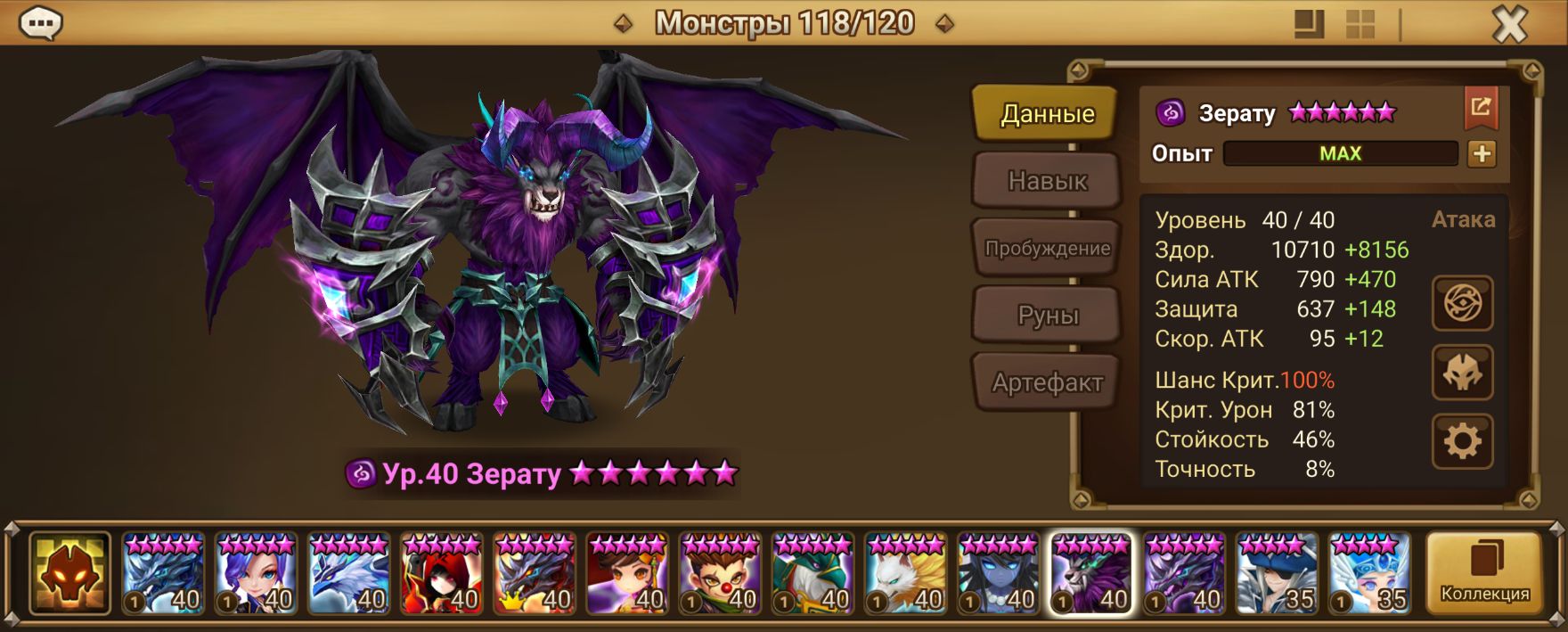Open the Коллекция button
The image size is (1568, 632).
click(1484, 573)
